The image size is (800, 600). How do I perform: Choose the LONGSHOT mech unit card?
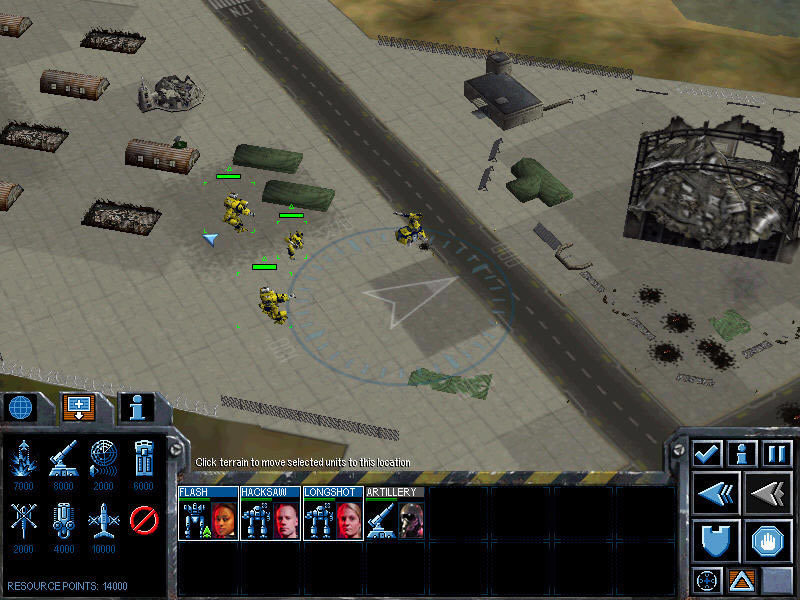tap(333, 514)
